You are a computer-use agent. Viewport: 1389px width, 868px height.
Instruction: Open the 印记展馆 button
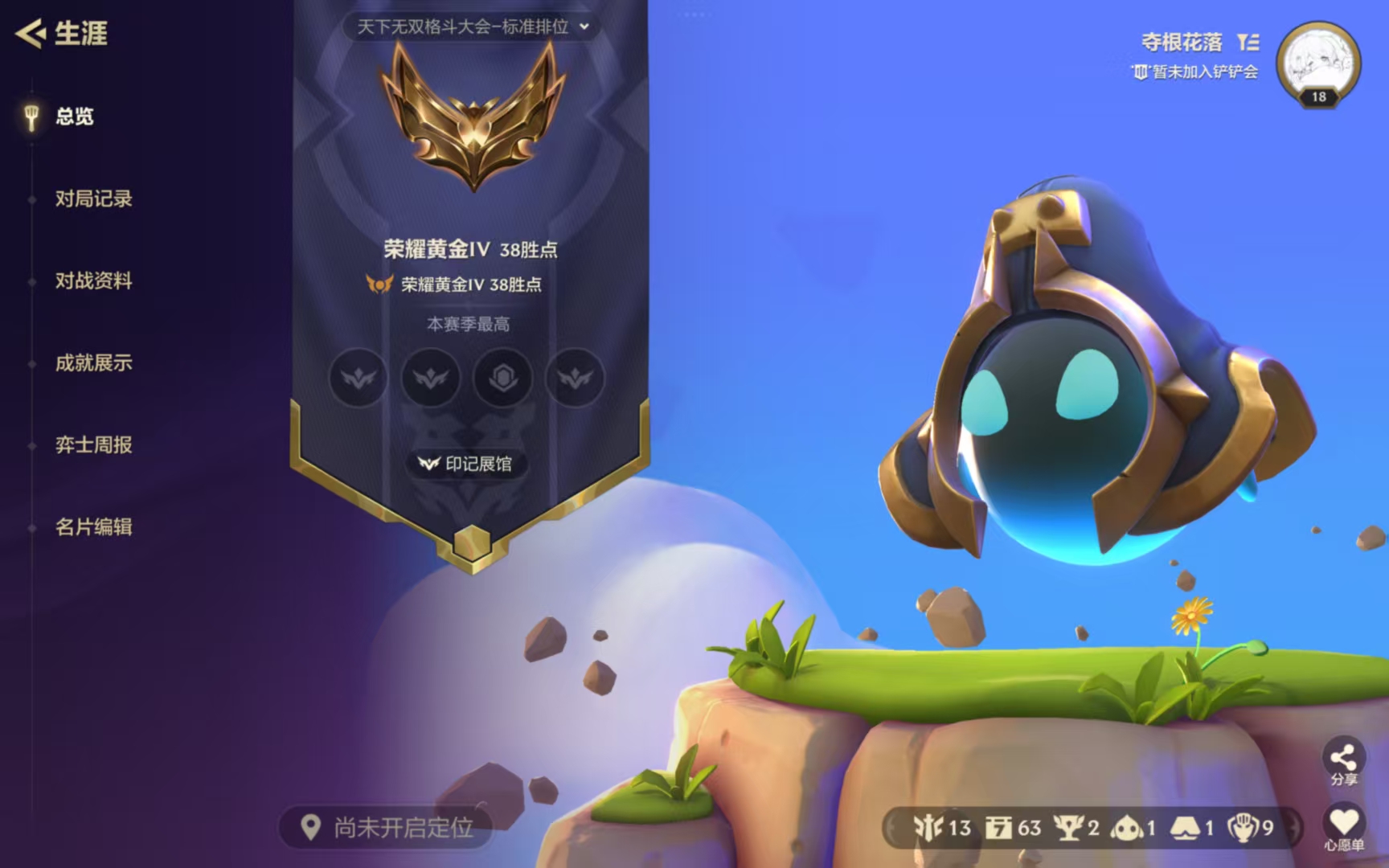point(466,464)
